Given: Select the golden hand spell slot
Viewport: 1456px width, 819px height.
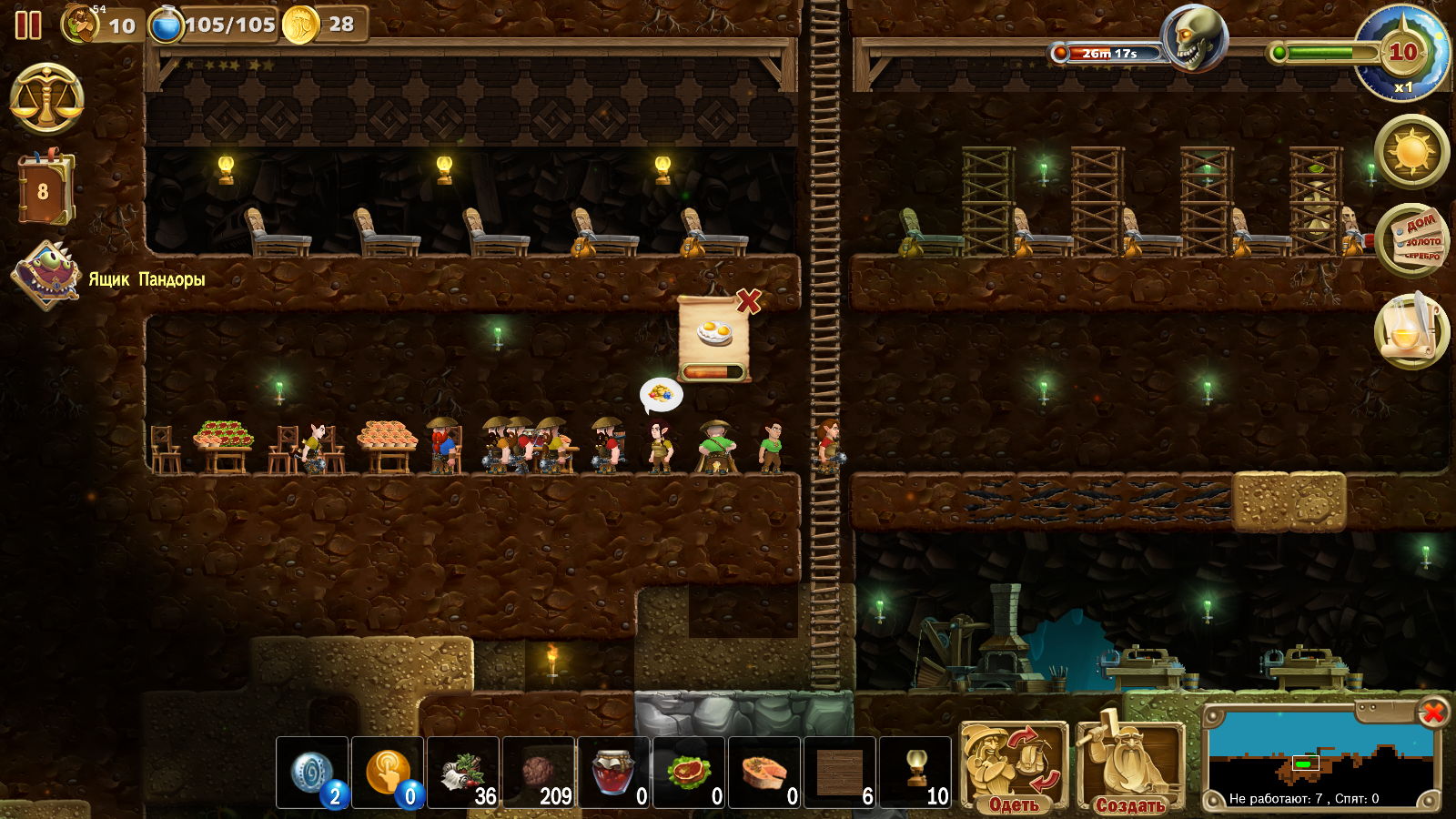Looking at the screenshot, I should 388,773.
